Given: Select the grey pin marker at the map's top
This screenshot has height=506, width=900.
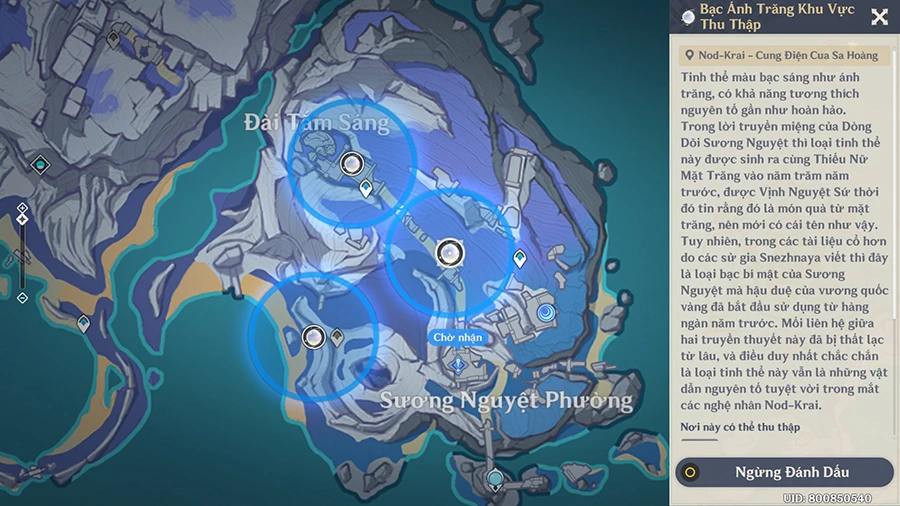Looking at the screenshot, I should coord(114,39).
